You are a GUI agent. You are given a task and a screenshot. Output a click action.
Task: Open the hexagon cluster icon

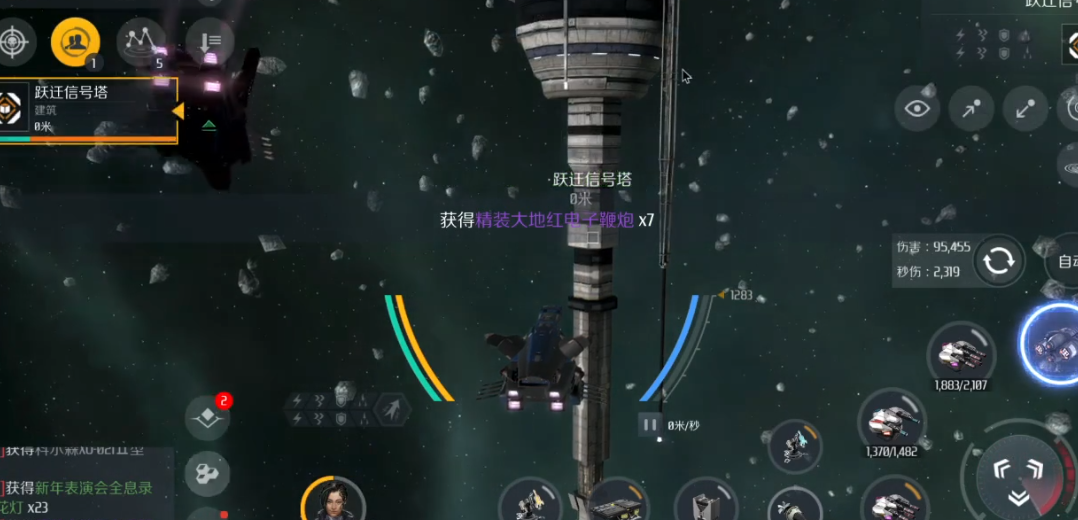[x=207, y=472]
